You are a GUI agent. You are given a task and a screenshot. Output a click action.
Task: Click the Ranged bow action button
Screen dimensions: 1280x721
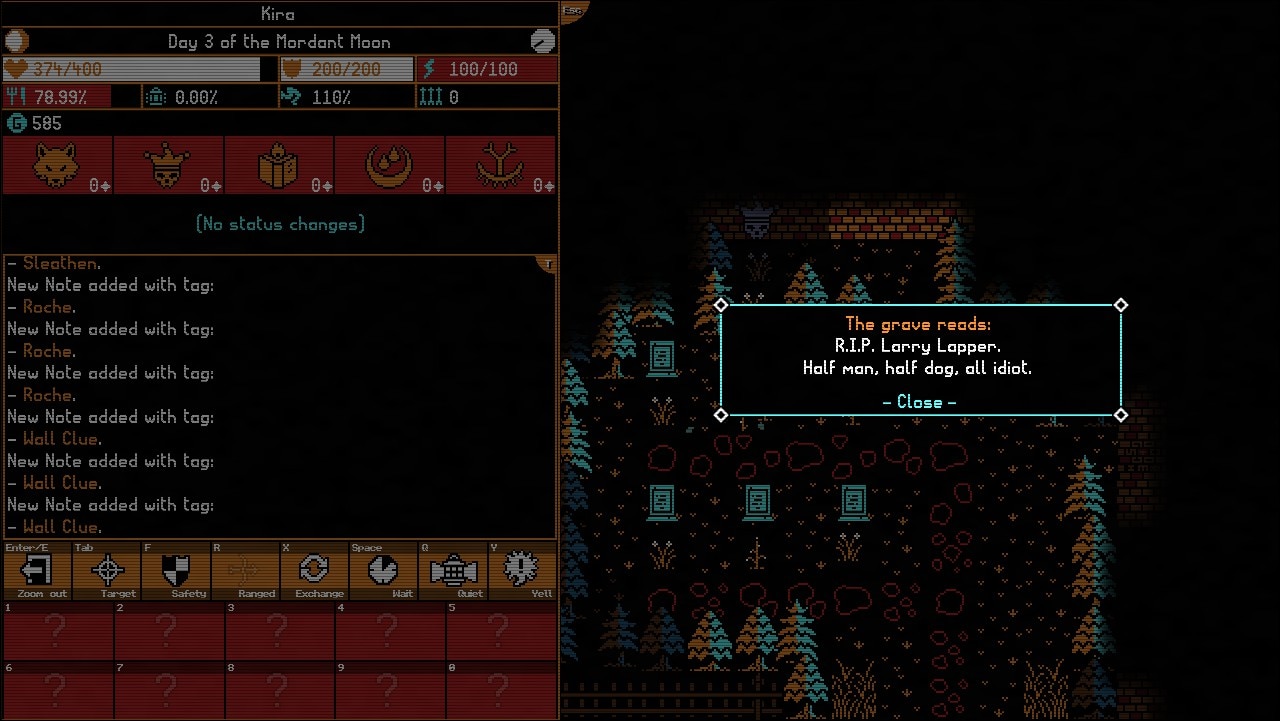[245, 571]
